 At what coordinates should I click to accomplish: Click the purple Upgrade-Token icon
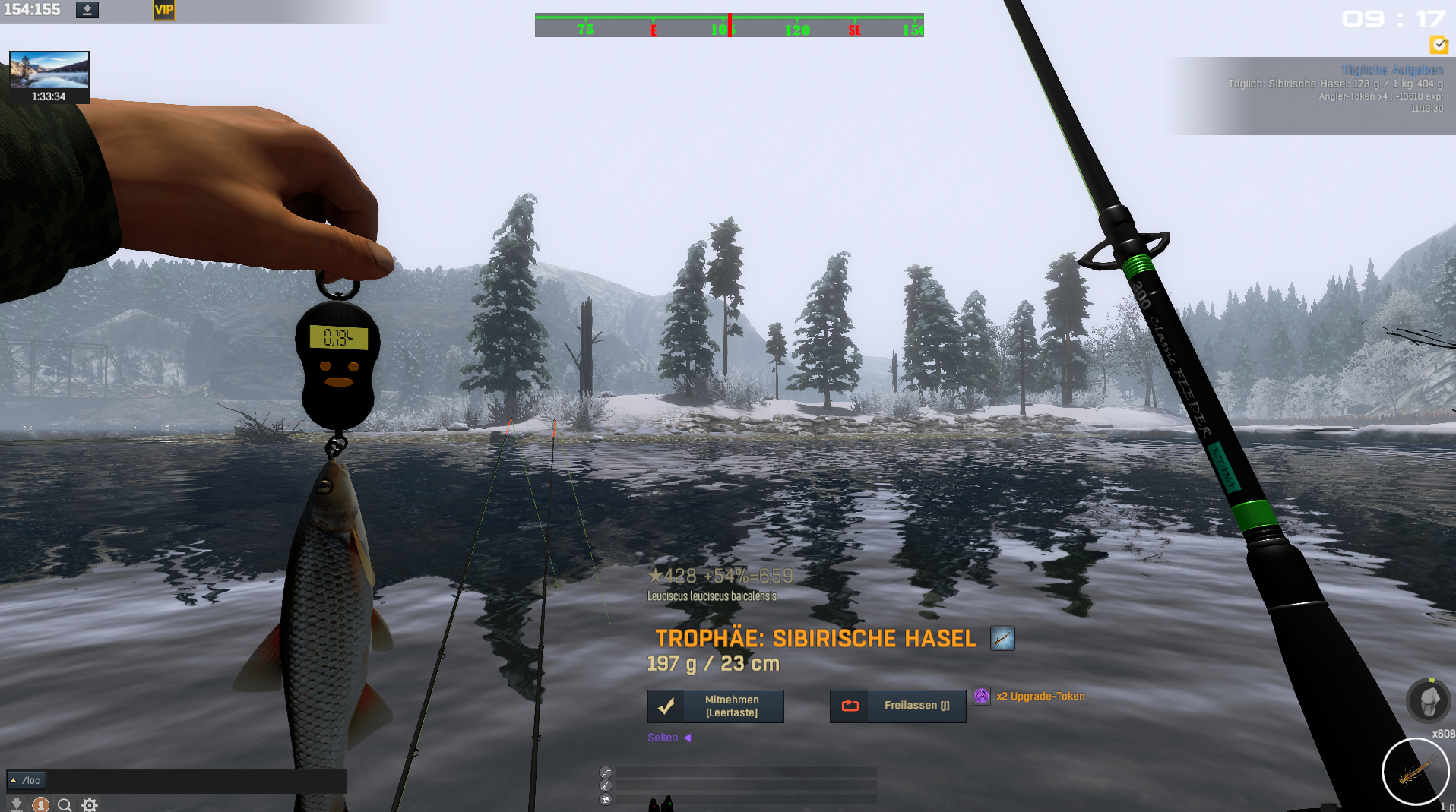pyautogui.click(x=981, y=696)
